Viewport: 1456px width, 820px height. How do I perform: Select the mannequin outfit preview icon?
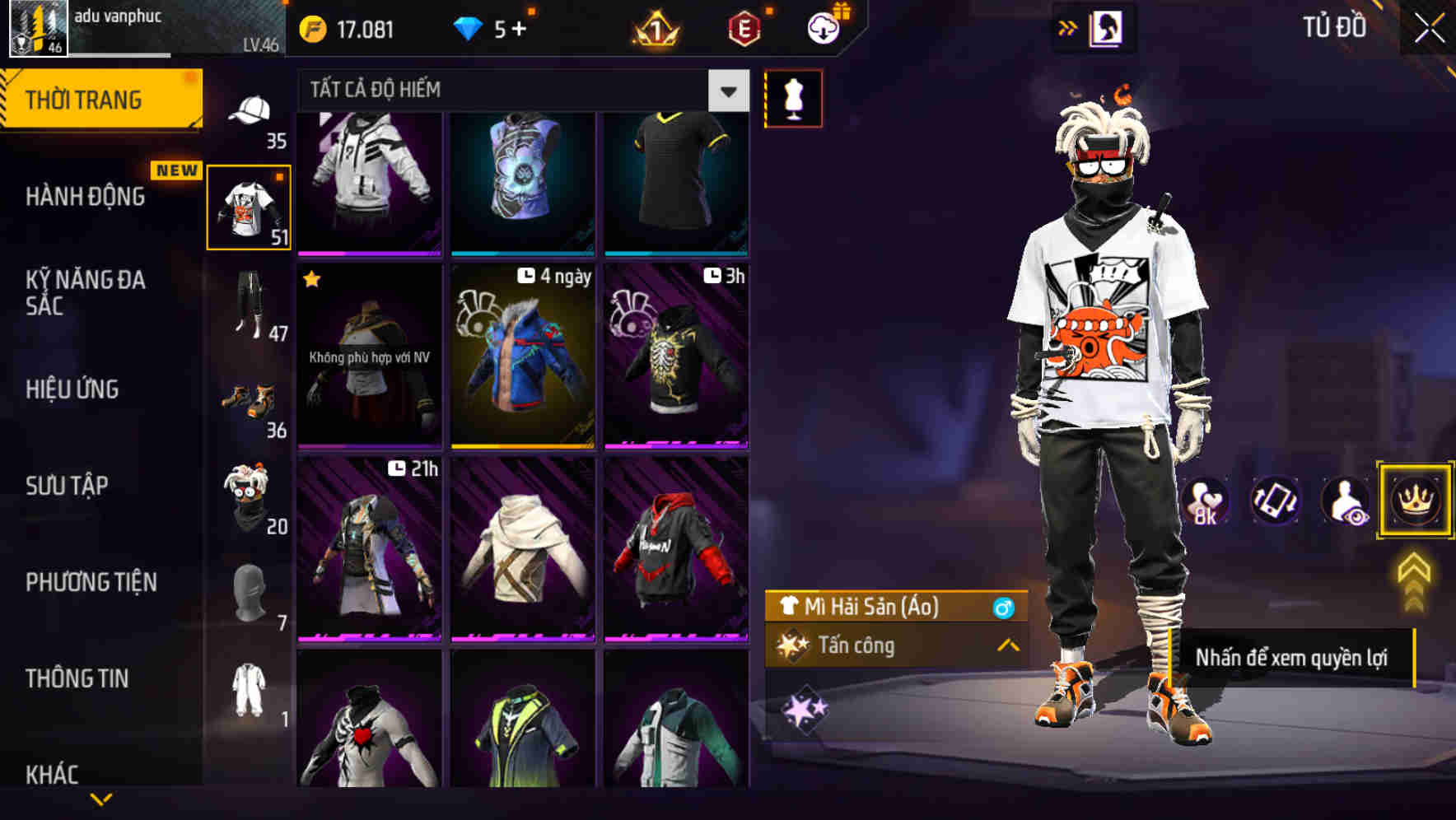pyautogui.click(x=793, y=97)
